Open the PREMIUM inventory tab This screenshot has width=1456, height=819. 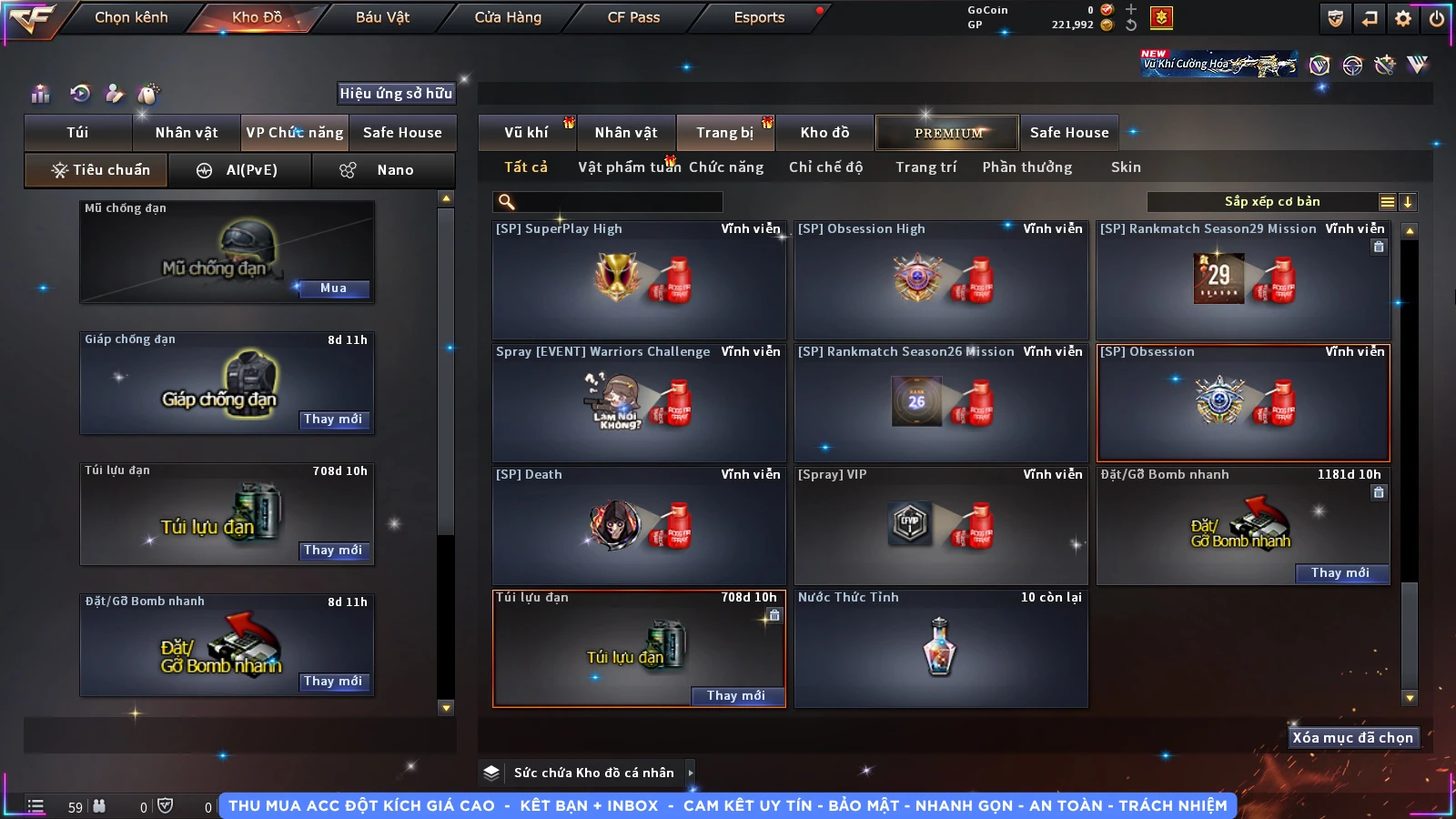click(948, 133)
